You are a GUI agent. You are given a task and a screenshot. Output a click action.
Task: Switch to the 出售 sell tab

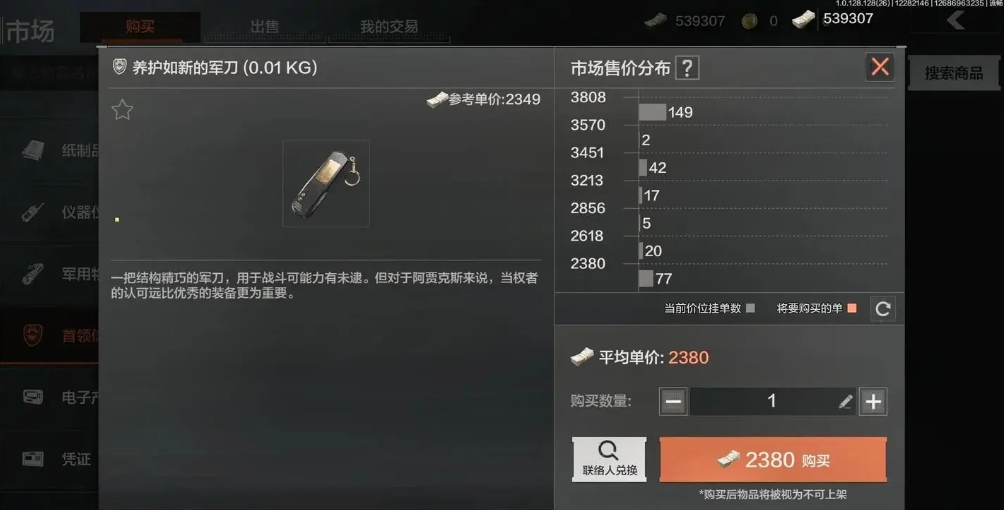[x=265, y=27]
